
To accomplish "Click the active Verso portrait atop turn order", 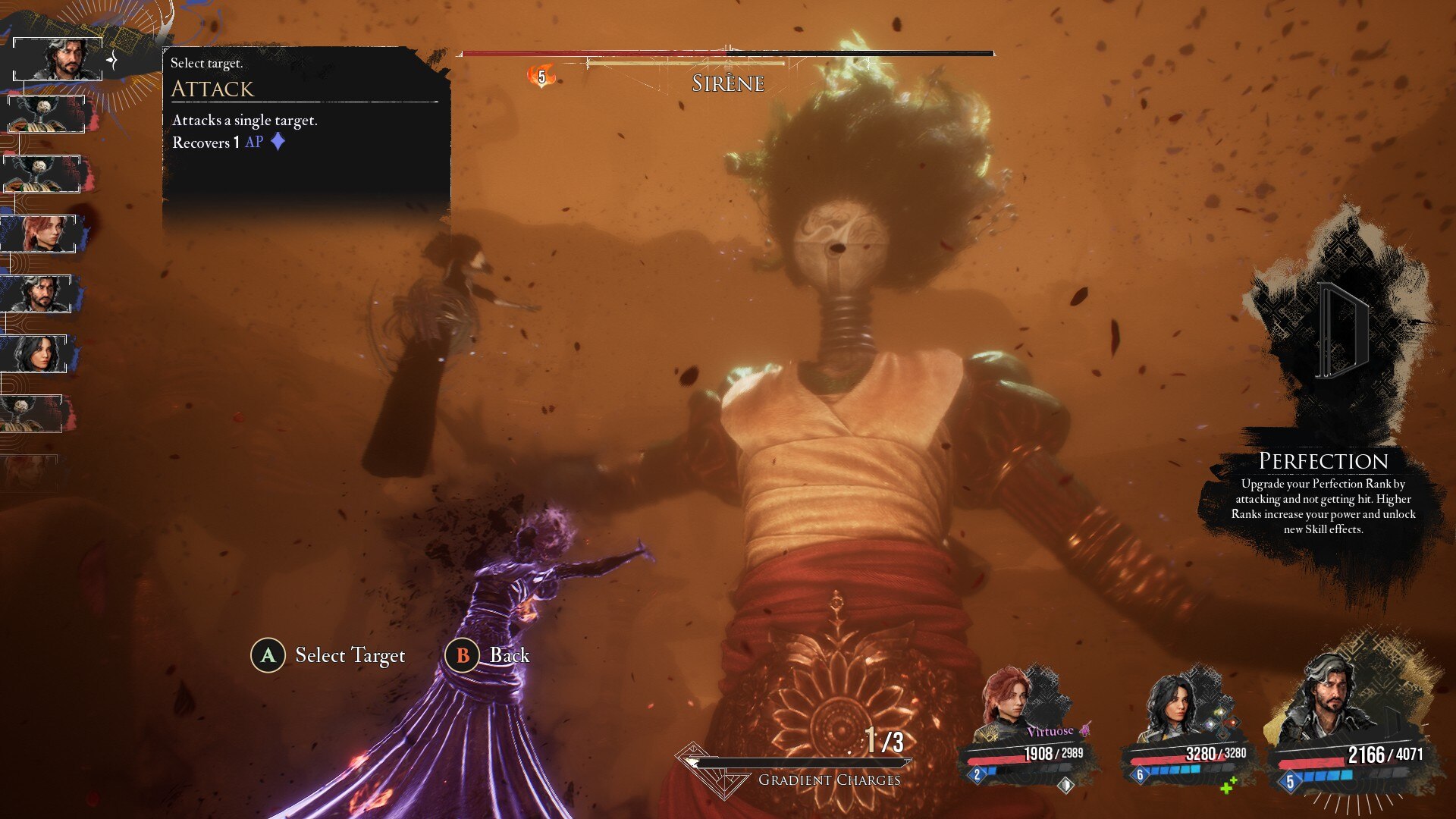I will click(x=59, y=59).
